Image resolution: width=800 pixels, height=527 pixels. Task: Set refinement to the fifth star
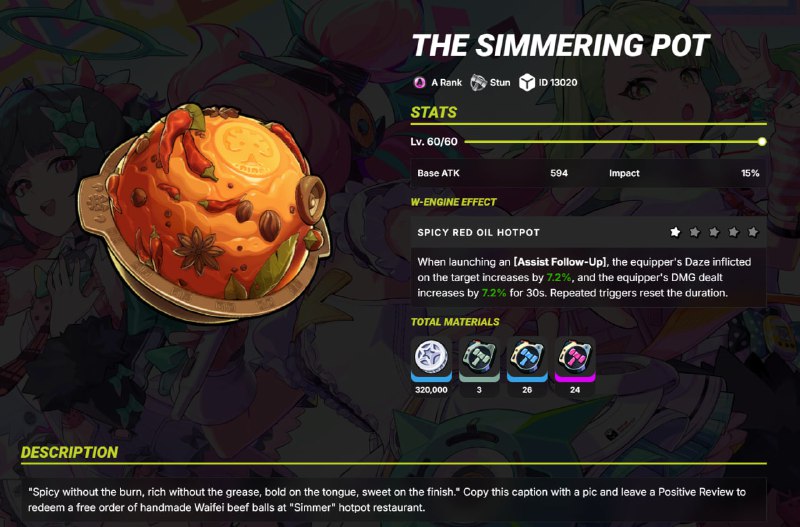click(x=753, y=232)
